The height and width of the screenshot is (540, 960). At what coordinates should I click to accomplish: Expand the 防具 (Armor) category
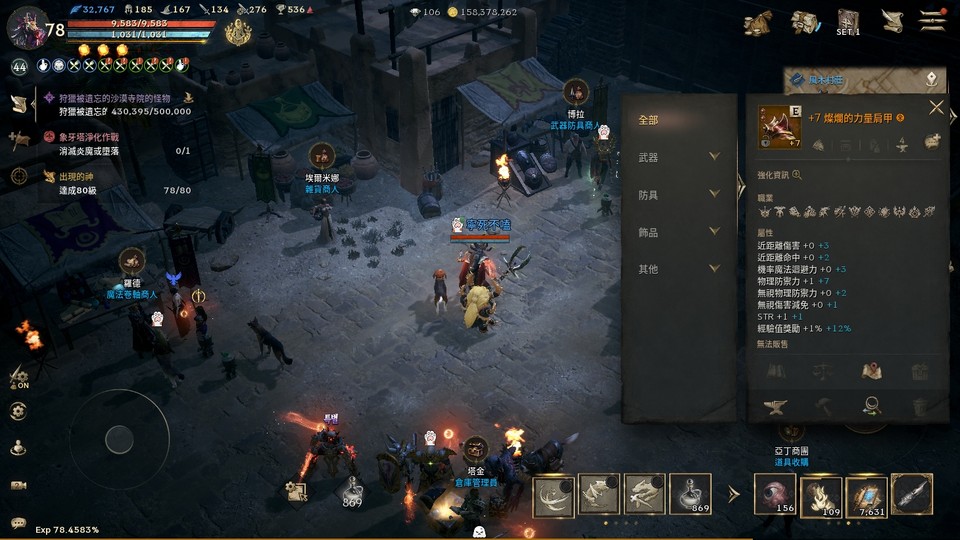point(679,194)
